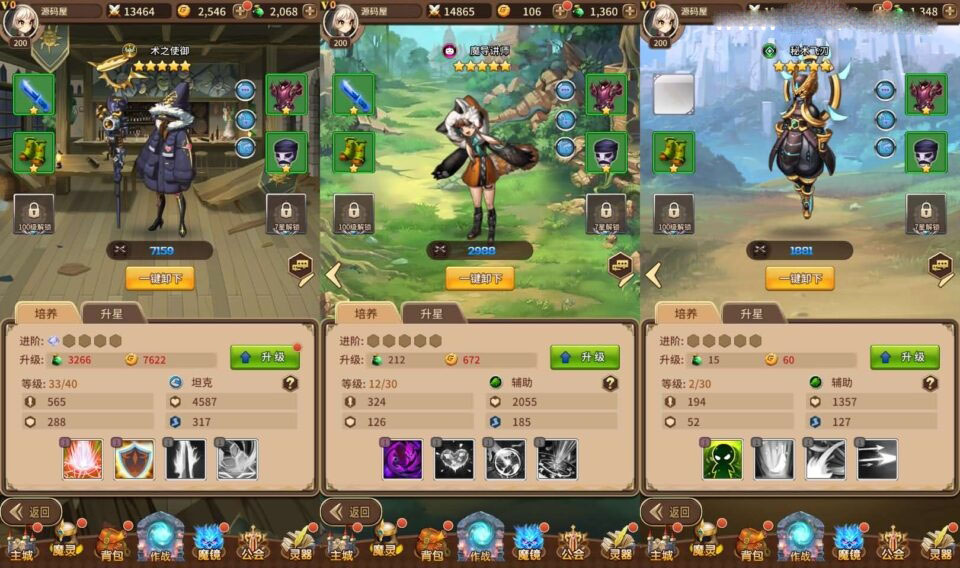Image resolution: width=960 pixels, height=568 pixels.
Task: Click 一键卸下 under the 1881 power rating
Action: pyautogui.click(x=800, y=279)
